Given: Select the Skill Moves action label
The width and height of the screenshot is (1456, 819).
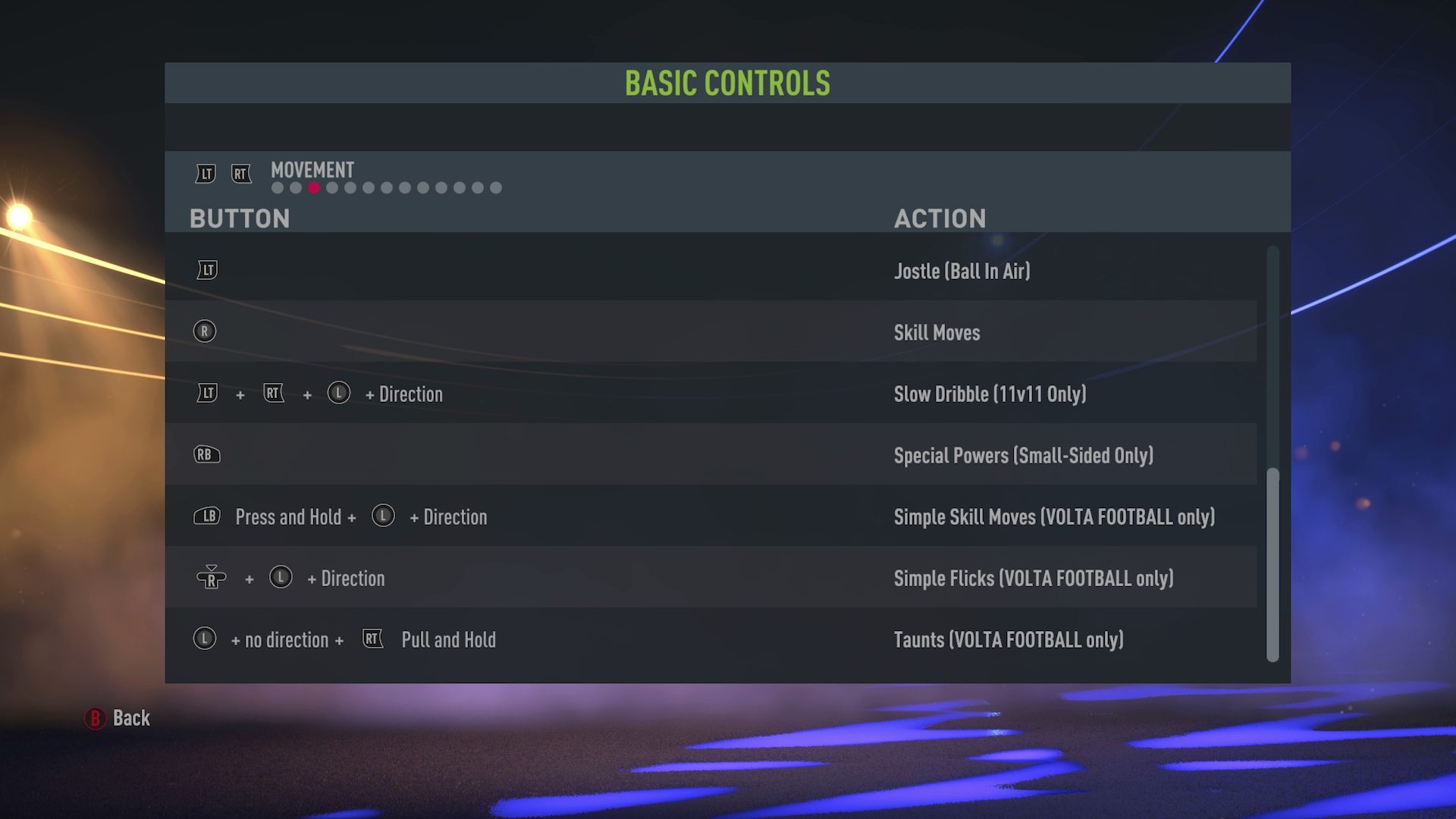Looking at the screenshot, I should click(x=937, y=332).
